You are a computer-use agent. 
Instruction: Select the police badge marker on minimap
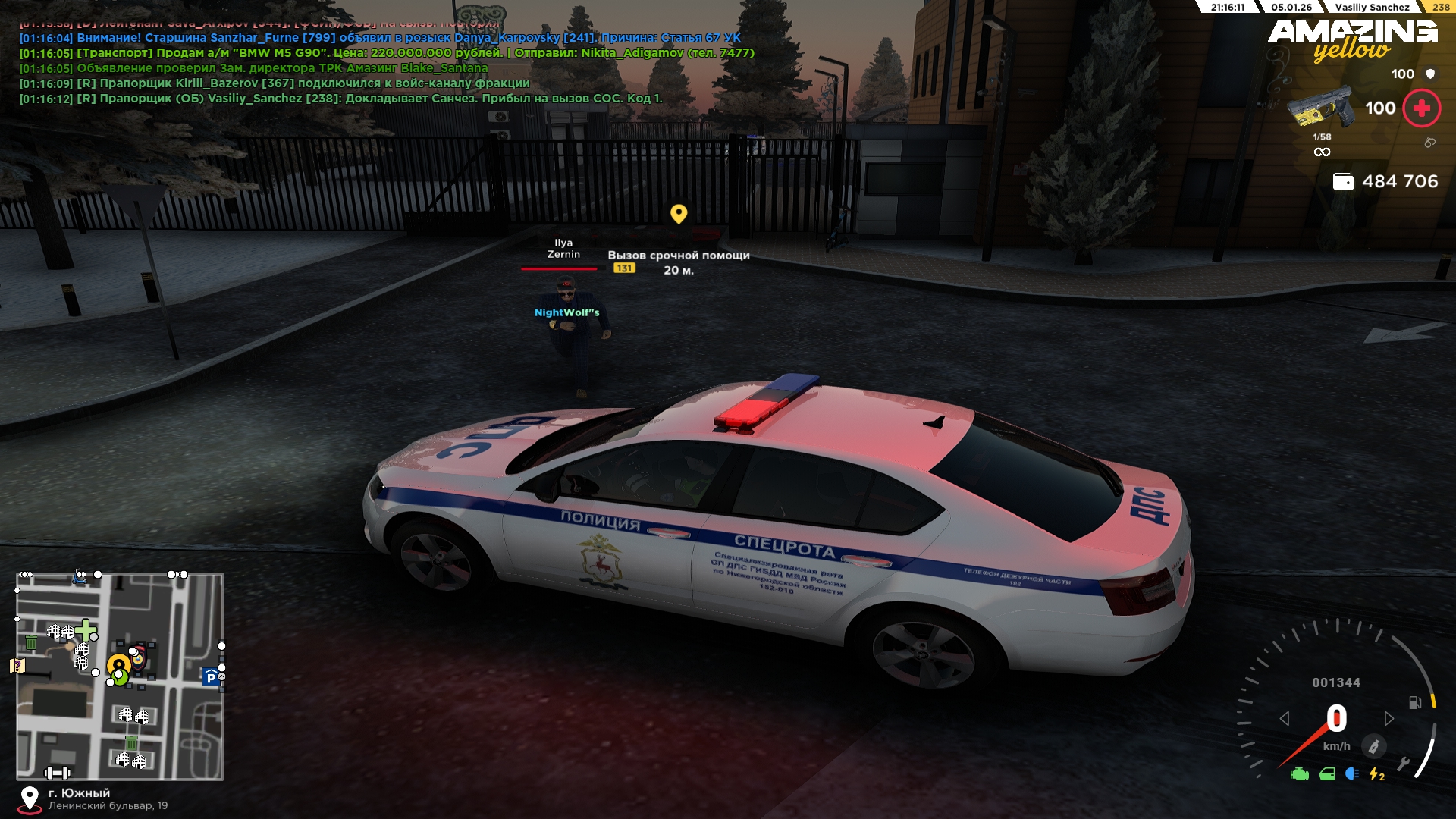(137, 657)
